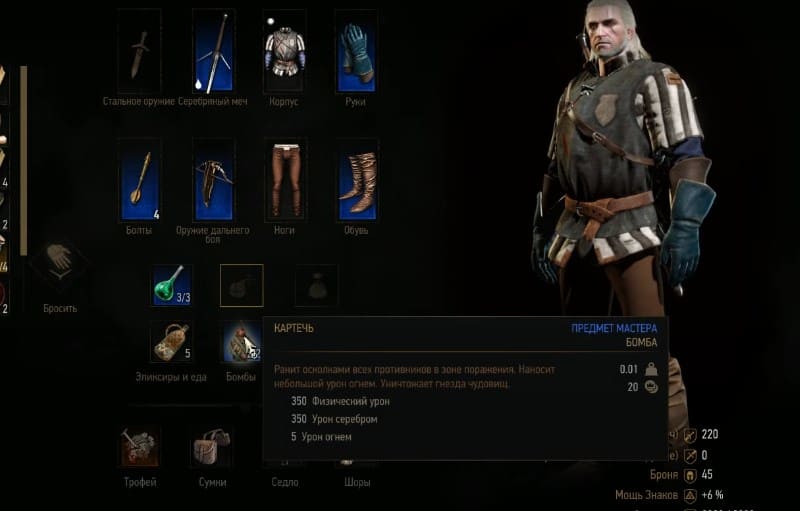Click the trophy (Трофей) slot

click(139, 447)
